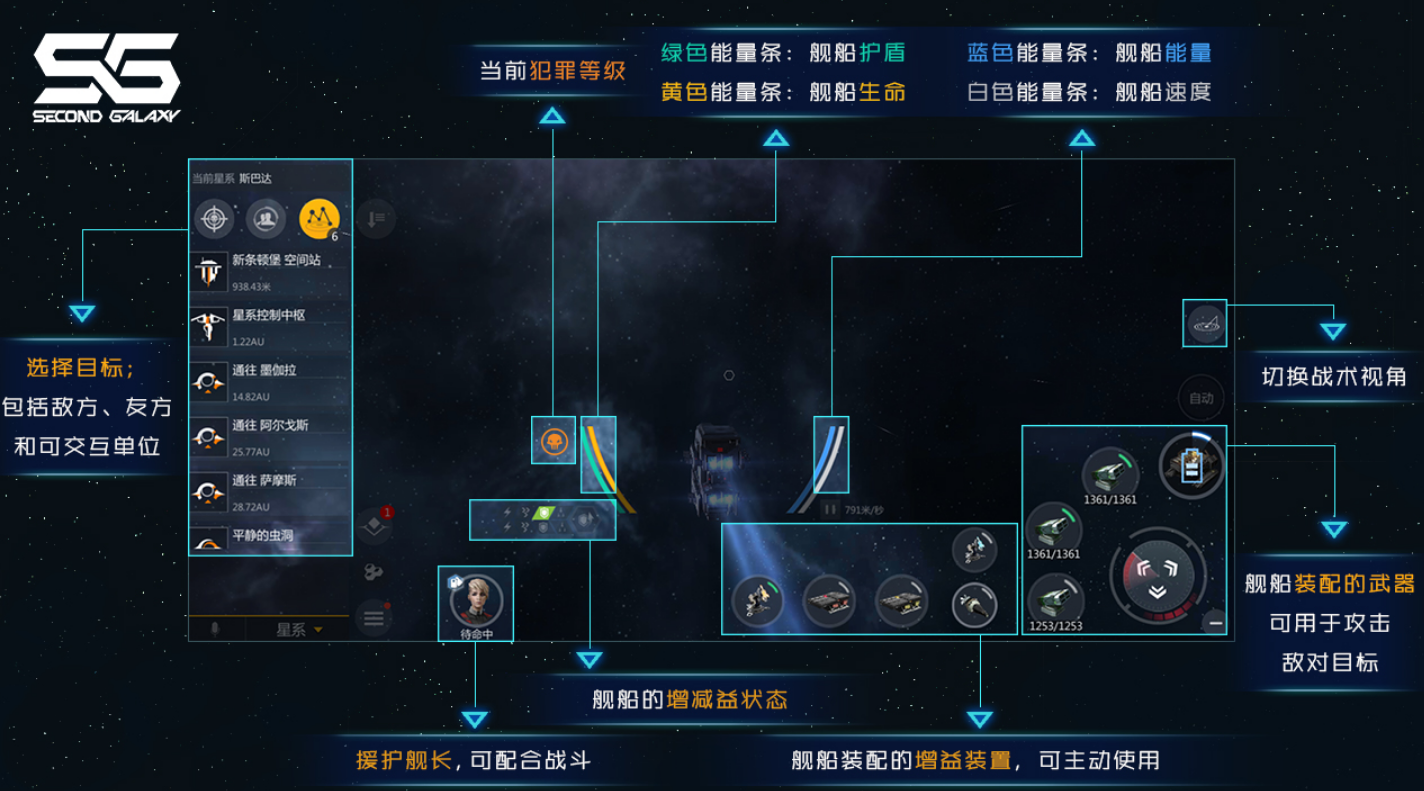The height and width of the screenshot is (791, 1424).
Task: Toggle the 自动 auto button
Action: click(x=1201, y=398)
